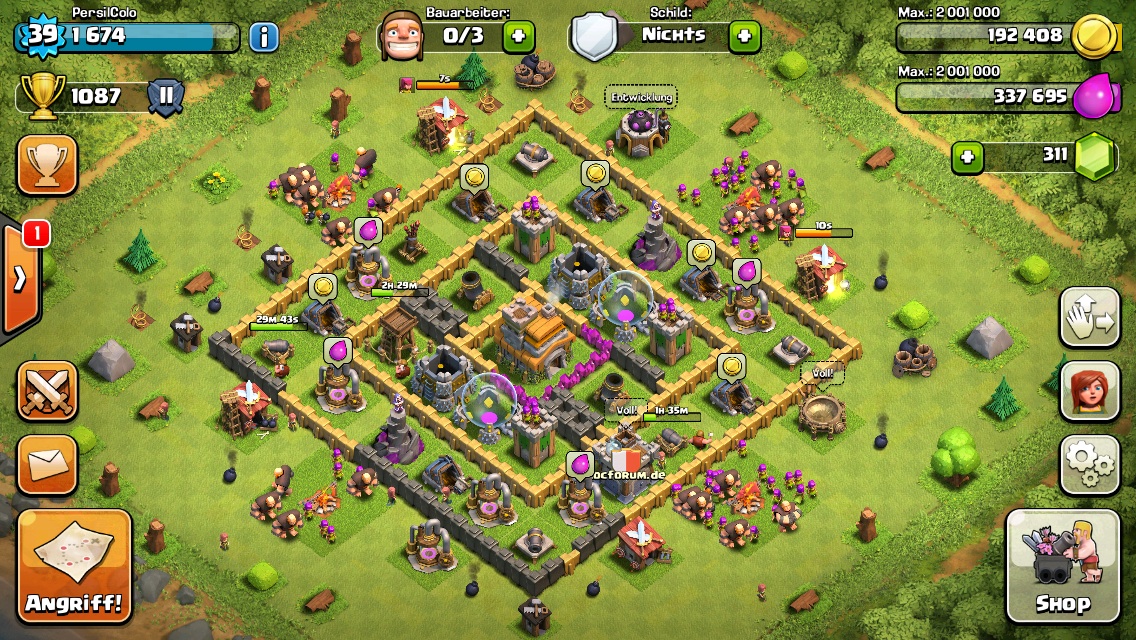View league badge next to trophies
This screenshot has width=1136, height=640.
click(x=165, y=97)
